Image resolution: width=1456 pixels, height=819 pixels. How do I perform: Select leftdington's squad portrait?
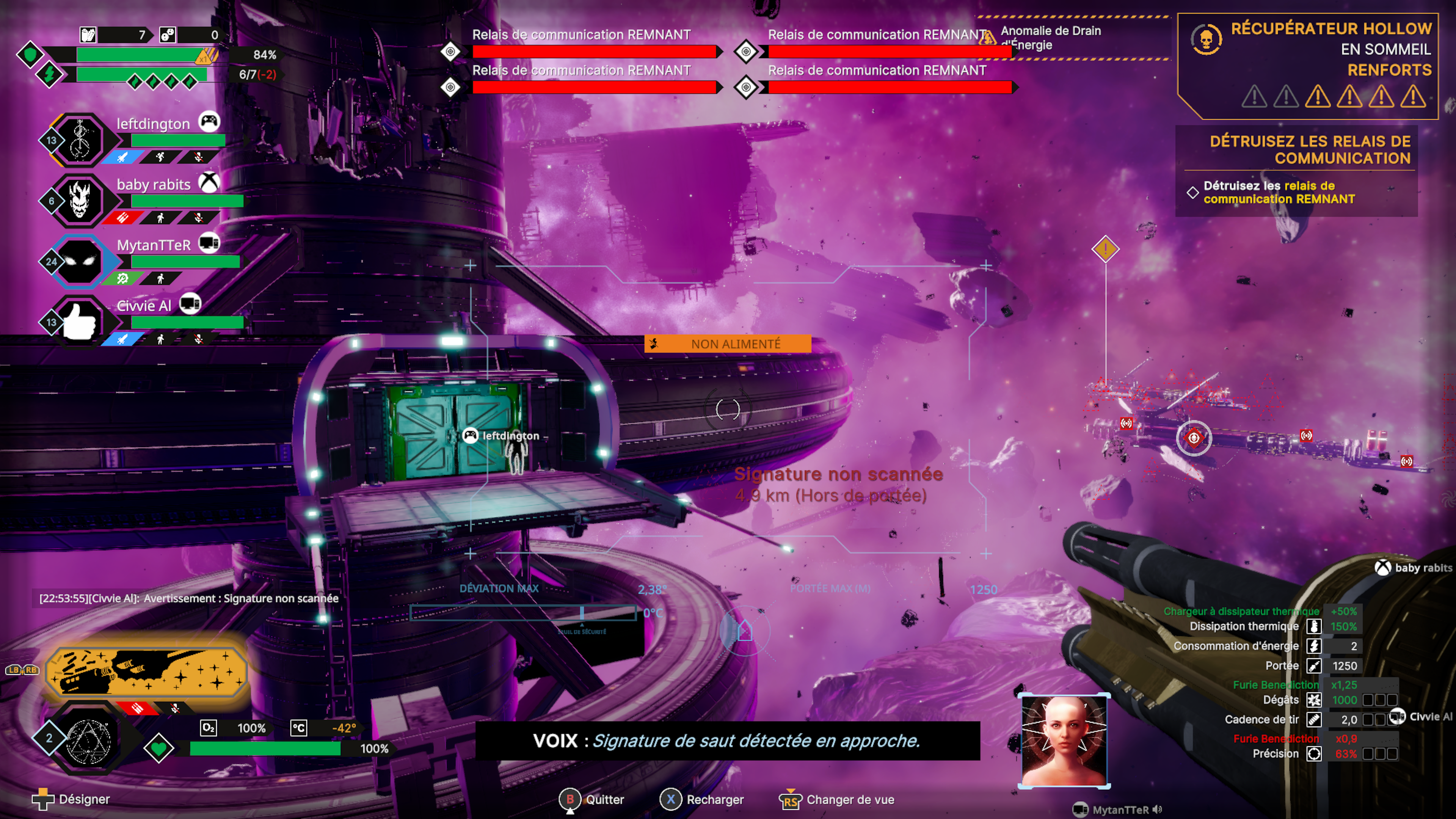point(80,140)
